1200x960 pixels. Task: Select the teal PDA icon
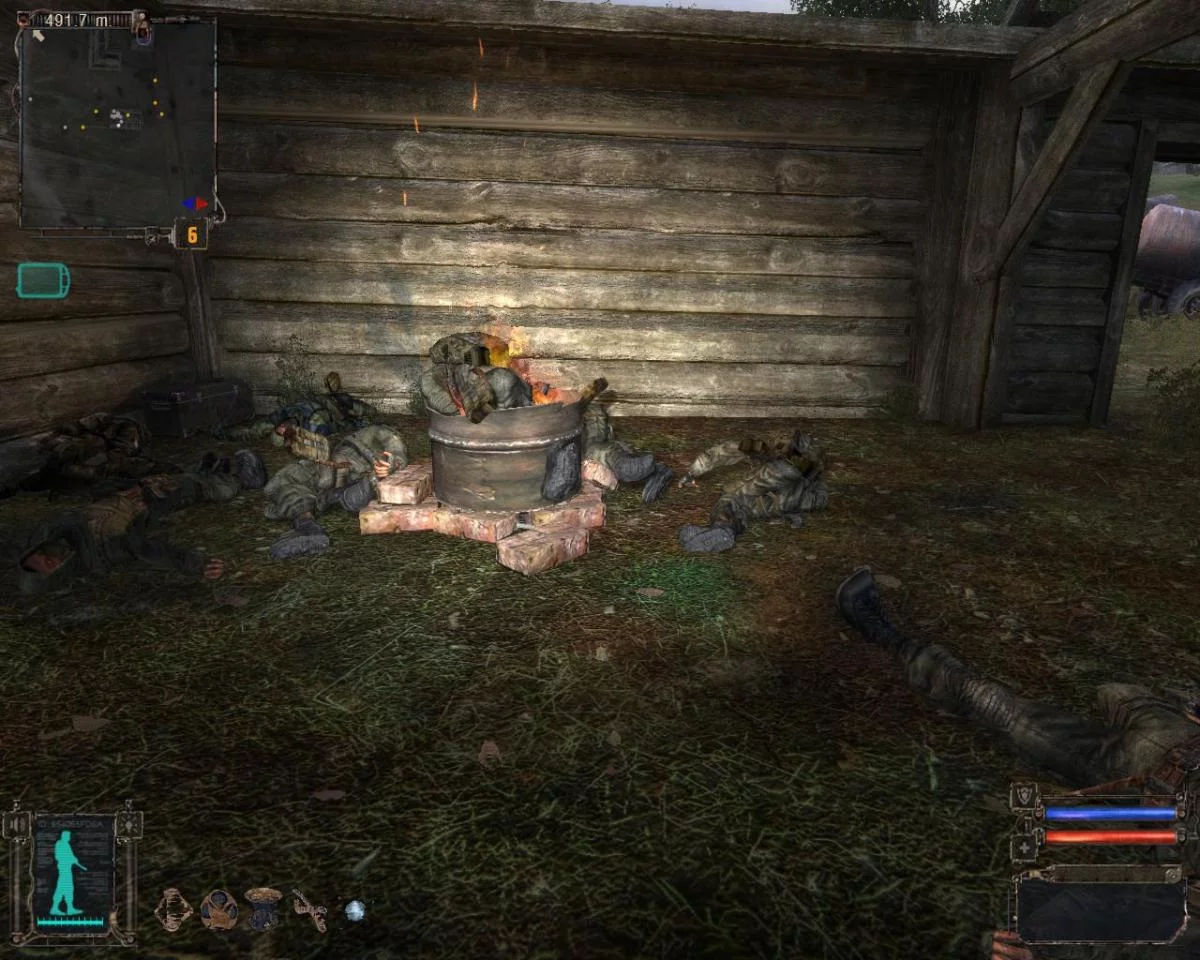[x=43, y=281]
